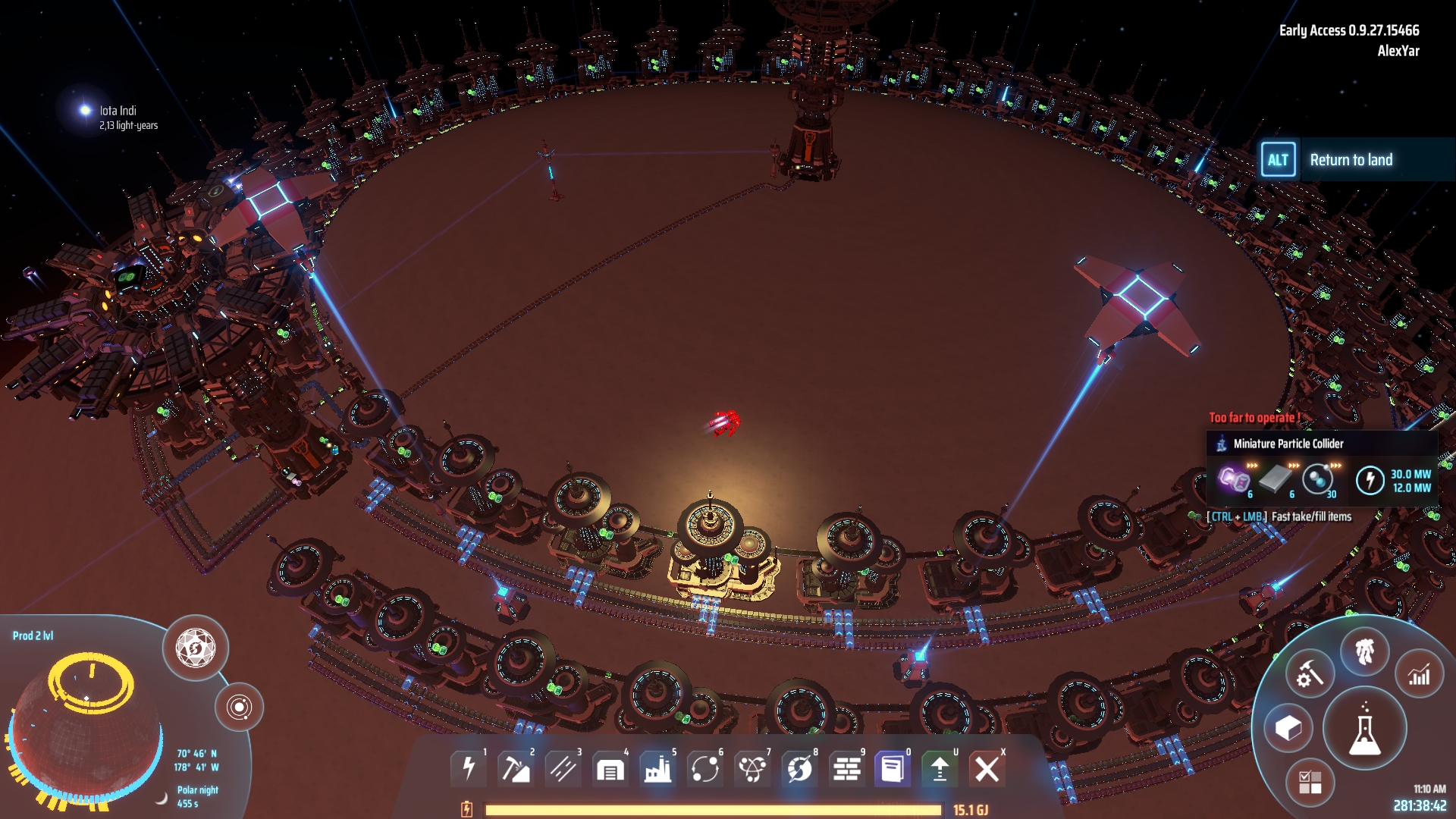
Task: Activate the red X dismantle tool
Action: pyautogui.click(x=987, y=769)
